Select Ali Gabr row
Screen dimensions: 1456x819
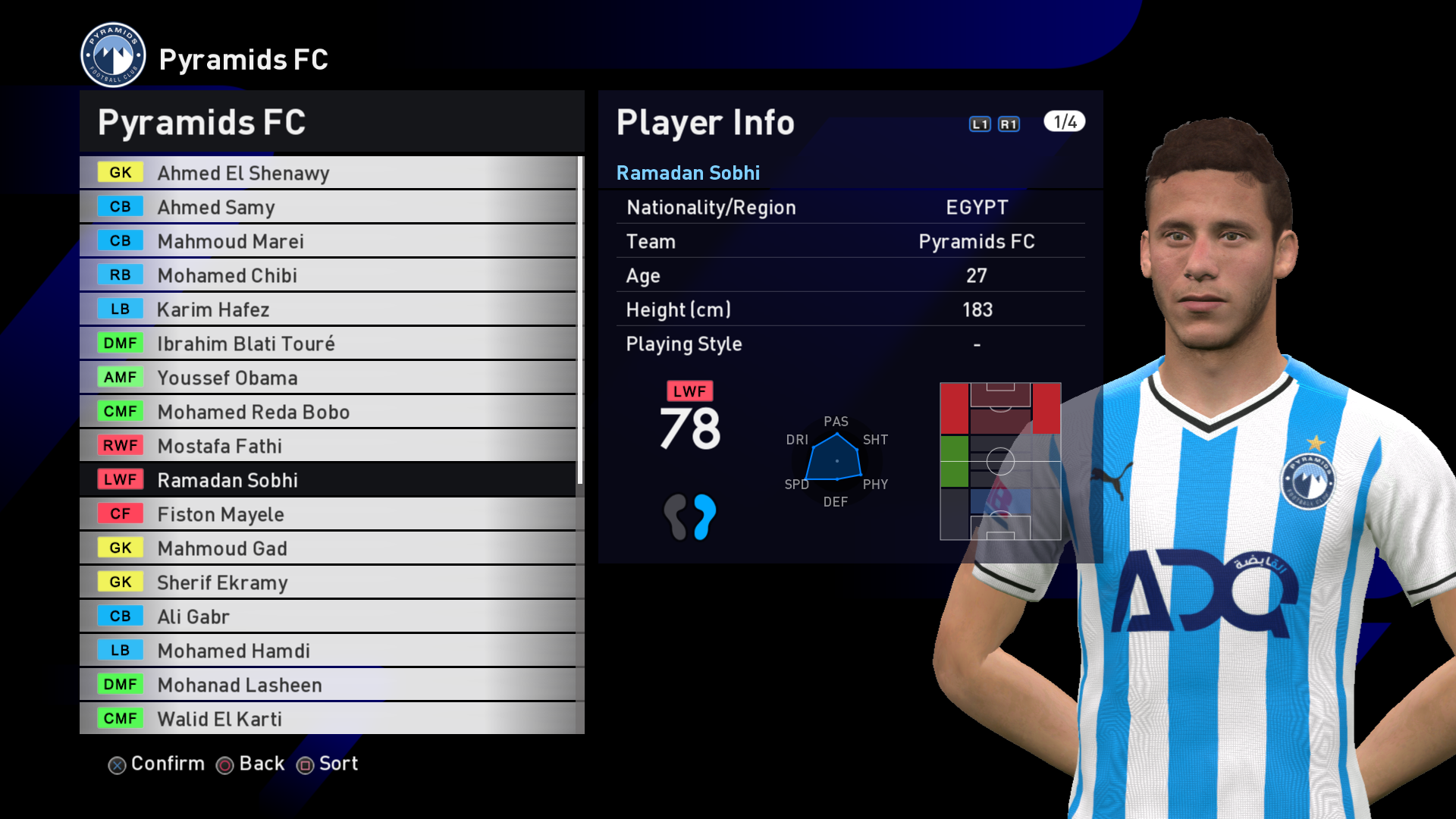(328, 617)
